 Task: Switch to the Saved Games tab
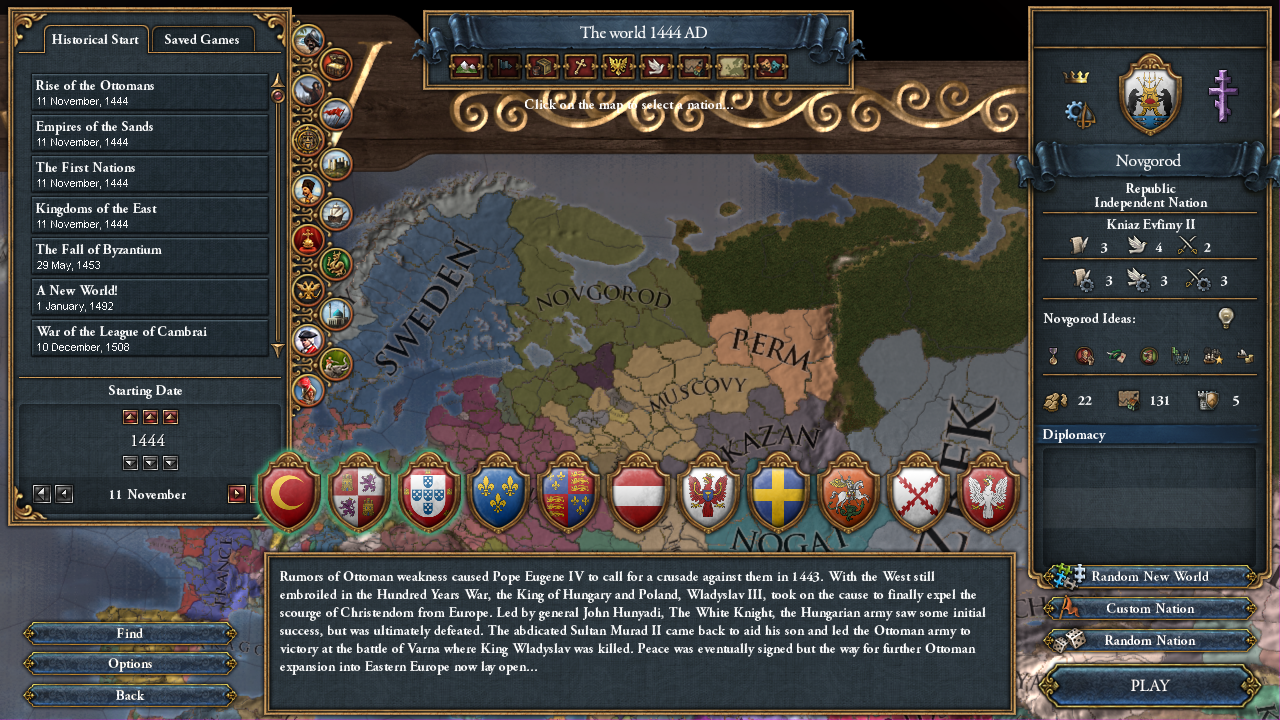coord(202,40)
